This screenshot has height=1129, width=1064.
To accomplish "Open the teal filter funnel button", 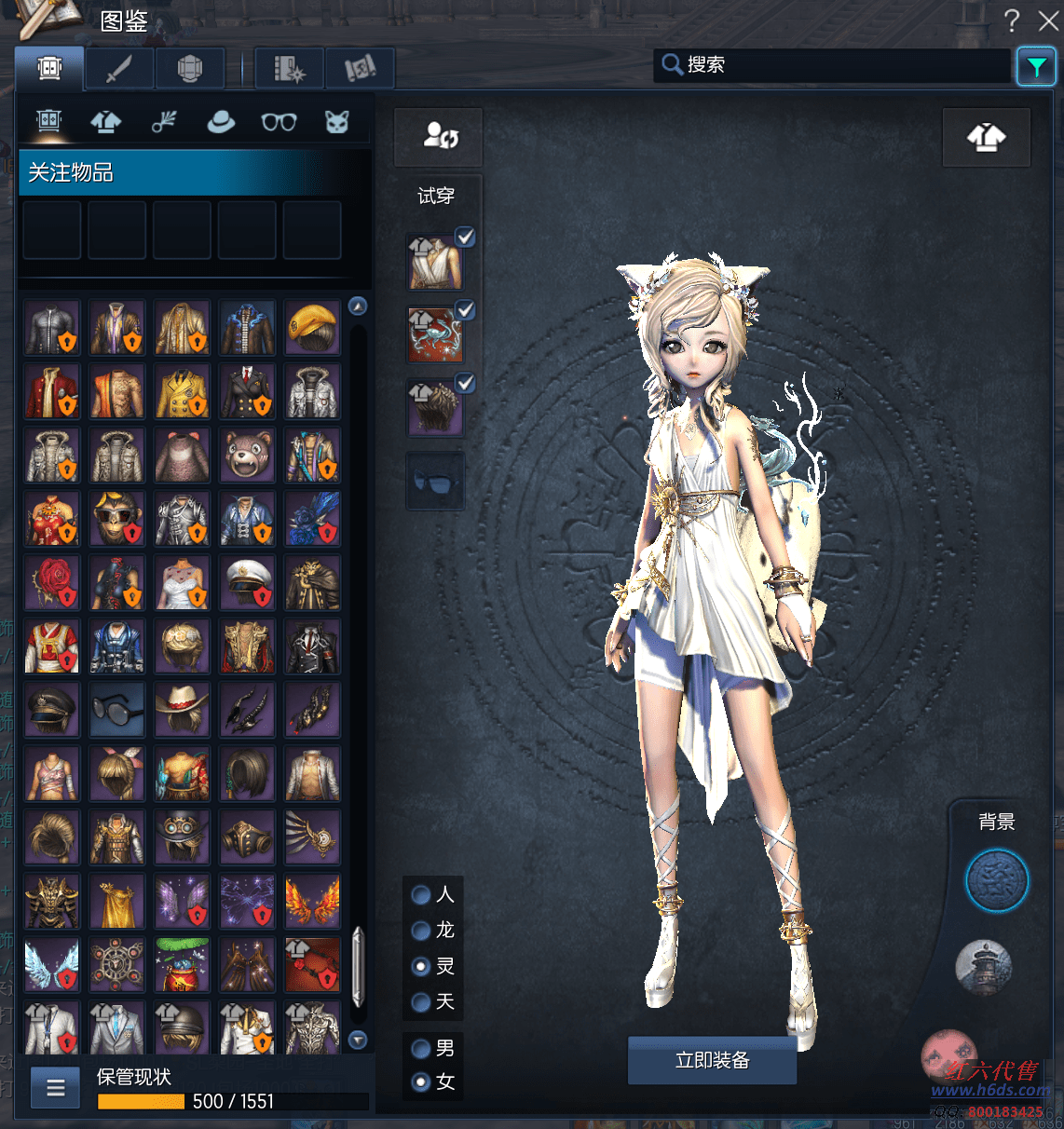I will click(1036, 67).
